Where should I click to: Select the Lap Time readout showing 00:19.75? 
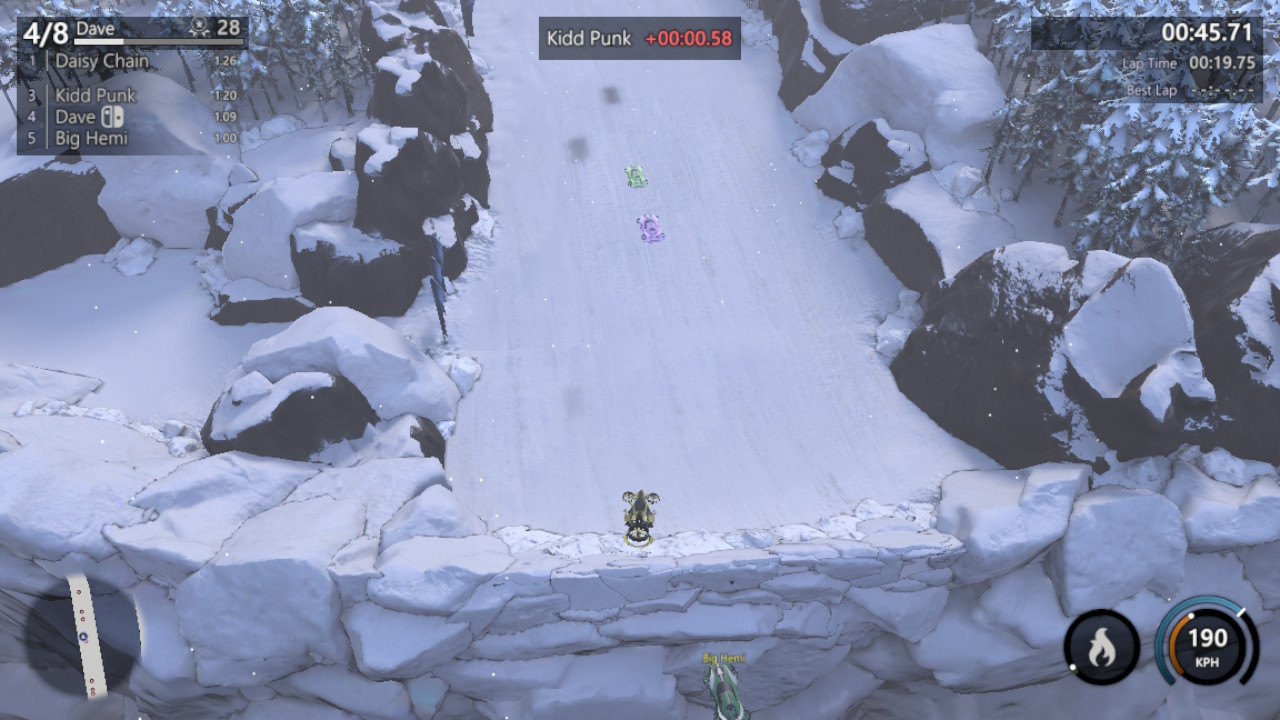pos(1221,62)
